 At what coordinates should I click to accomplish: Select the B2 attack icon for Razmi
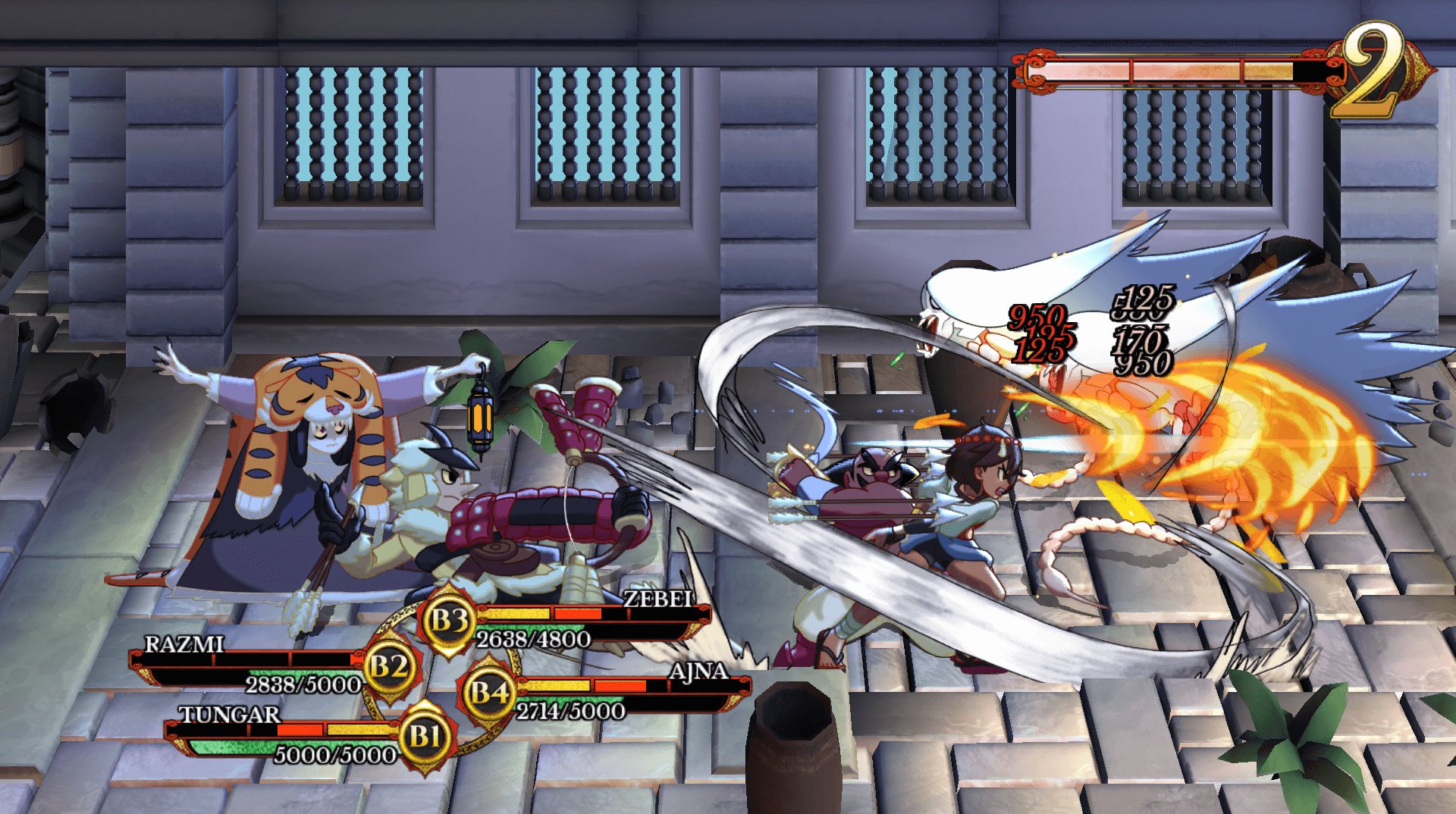pyautogui.click(x=389, y=670)
